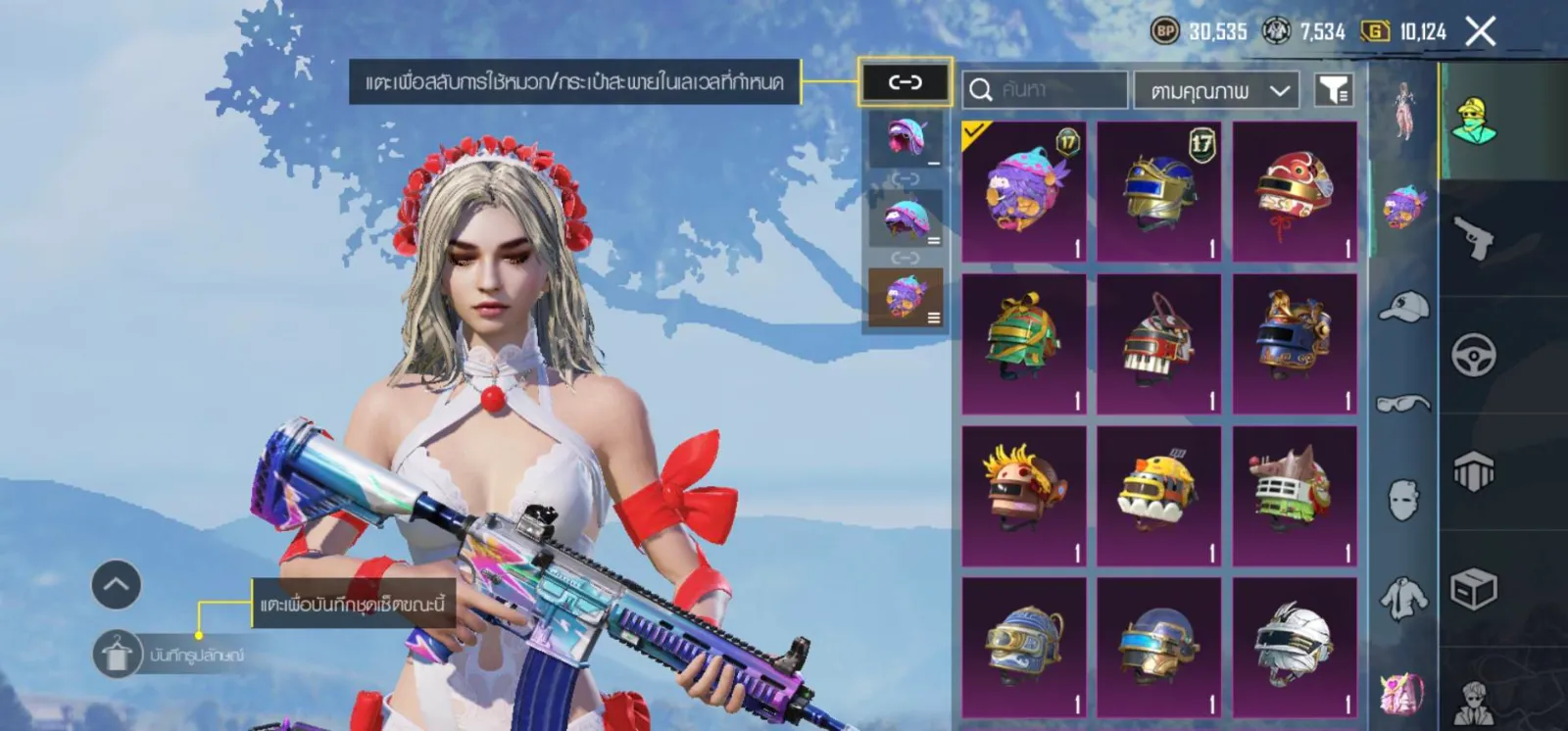Switch to the vehicle steering wheel tab

1474,355
